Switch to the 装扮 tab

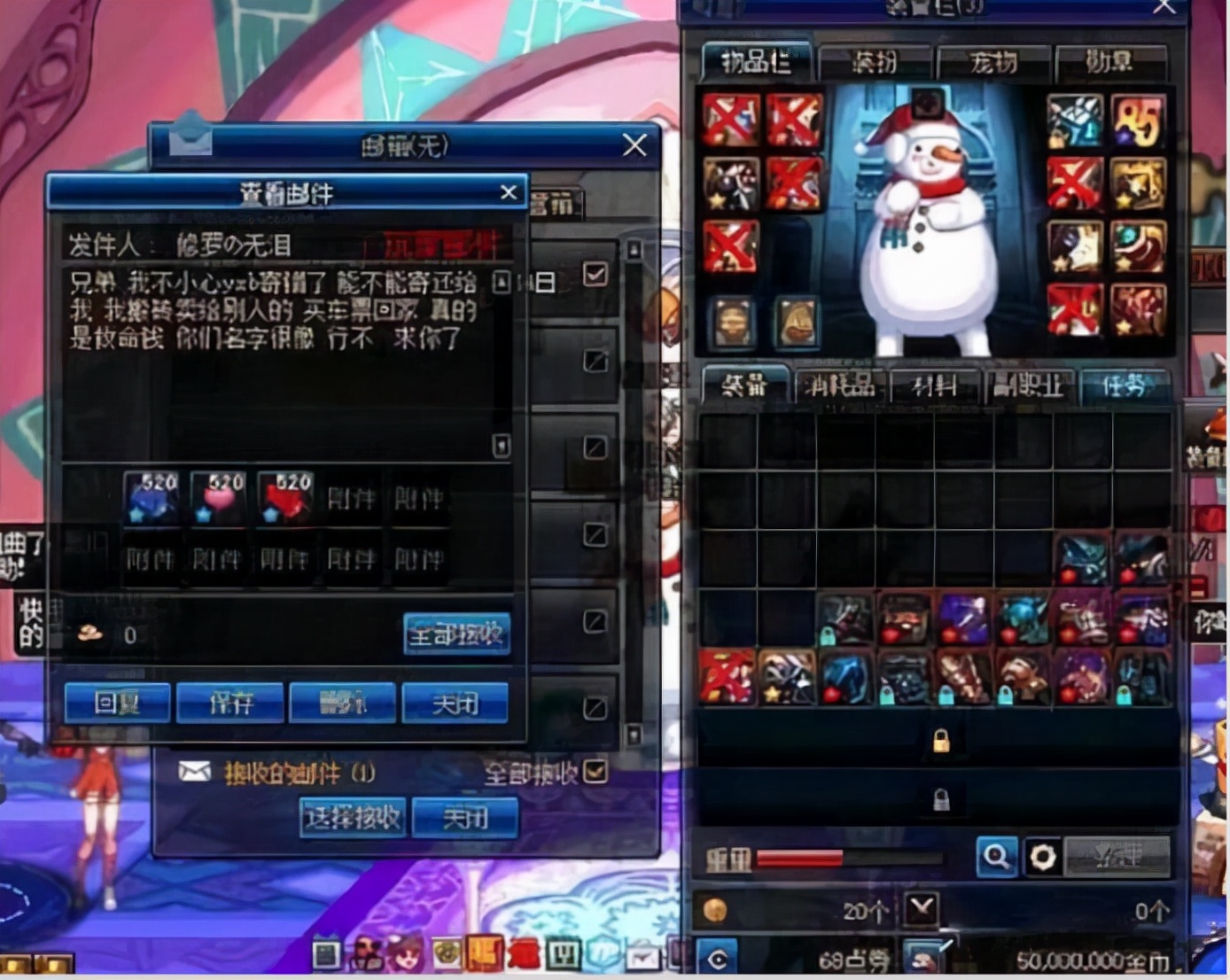[875, 61]
